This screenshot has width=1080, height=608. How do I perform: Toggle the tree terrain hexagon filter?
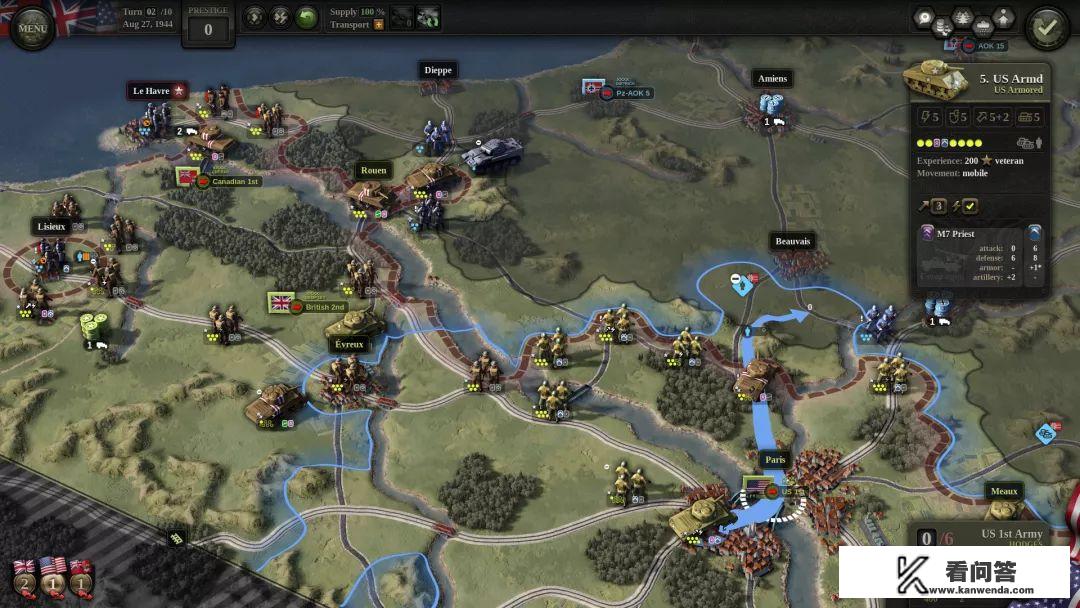click(963, 17)
